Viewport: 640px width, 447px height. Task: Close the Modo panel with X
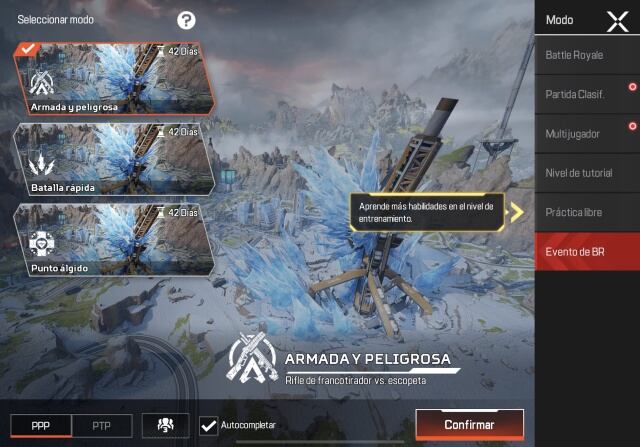tap(617, 21)
